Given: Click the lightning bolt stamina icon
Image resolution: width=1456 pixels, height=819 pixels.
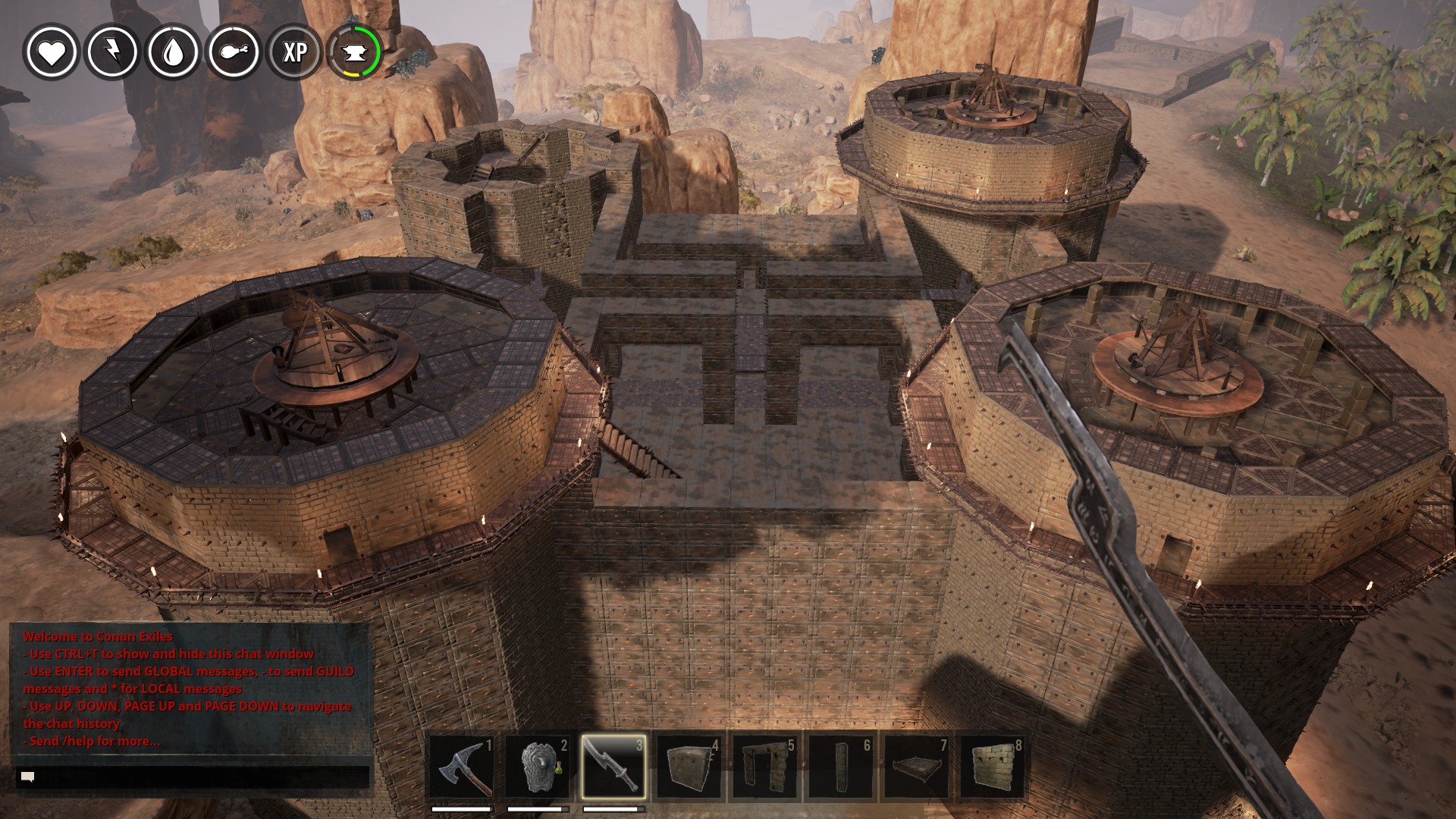Looking at the screenshot, I should tap(112, 52).
